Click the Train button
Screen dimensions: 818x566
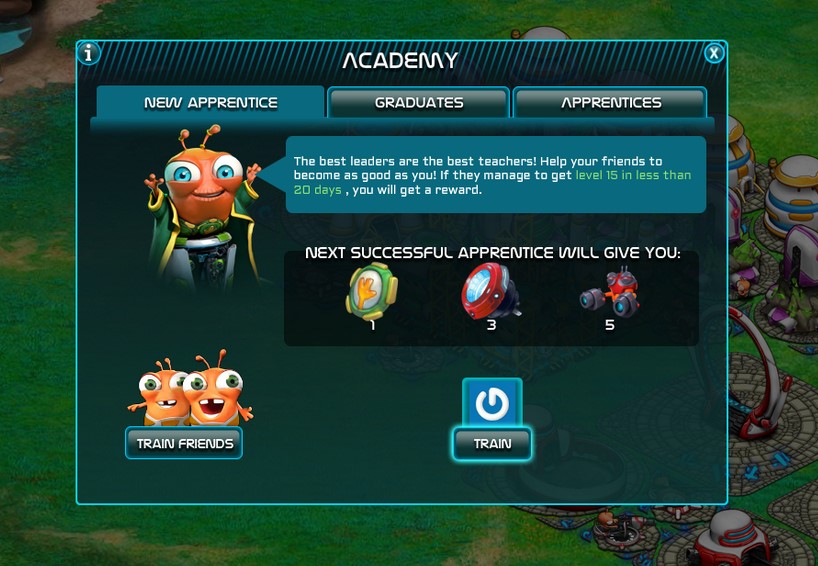(491, 443)
